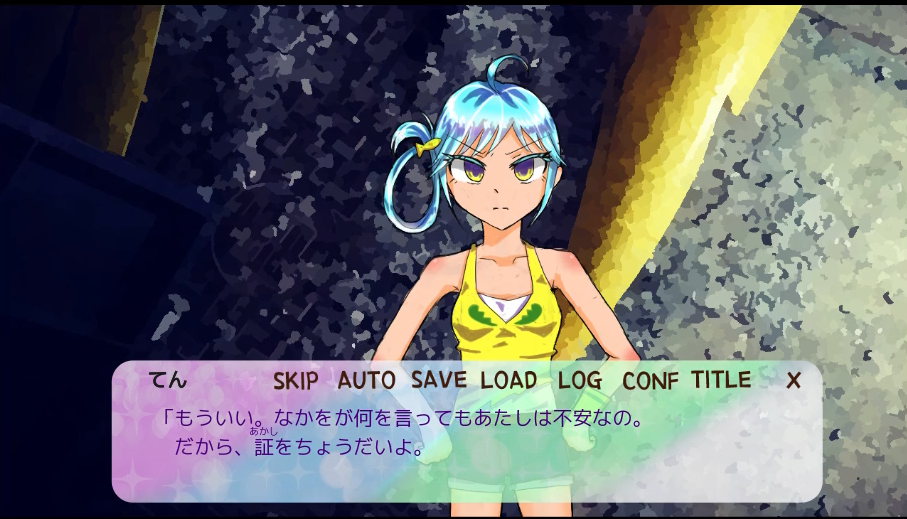
Task: Turn on AUTO text advance
Action: coord(366,381)
